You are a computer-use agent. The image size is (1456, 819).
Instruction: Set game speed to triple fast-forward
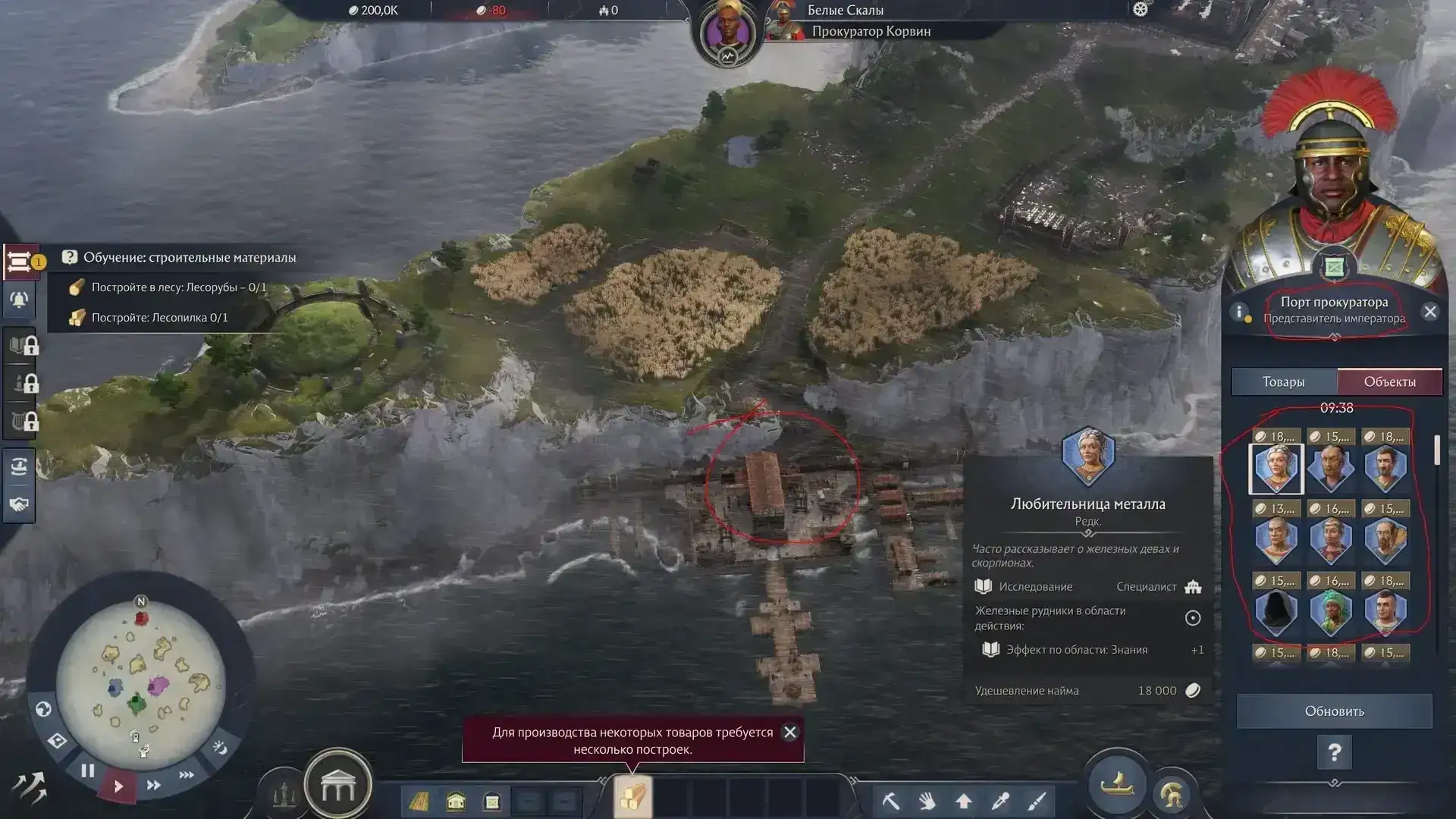coord(186,775)
